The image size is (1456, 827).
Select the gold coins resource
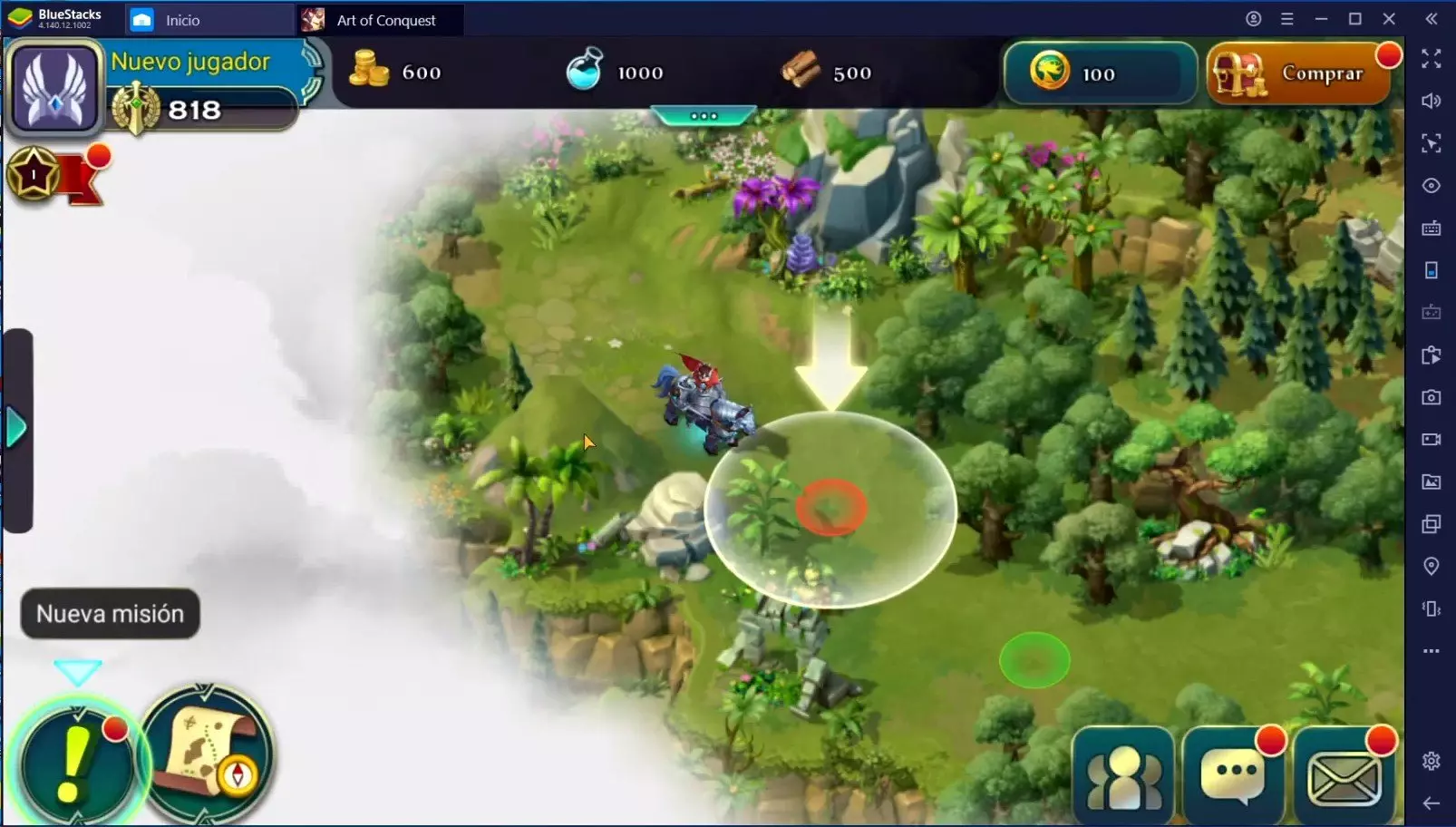click(396, 72)
